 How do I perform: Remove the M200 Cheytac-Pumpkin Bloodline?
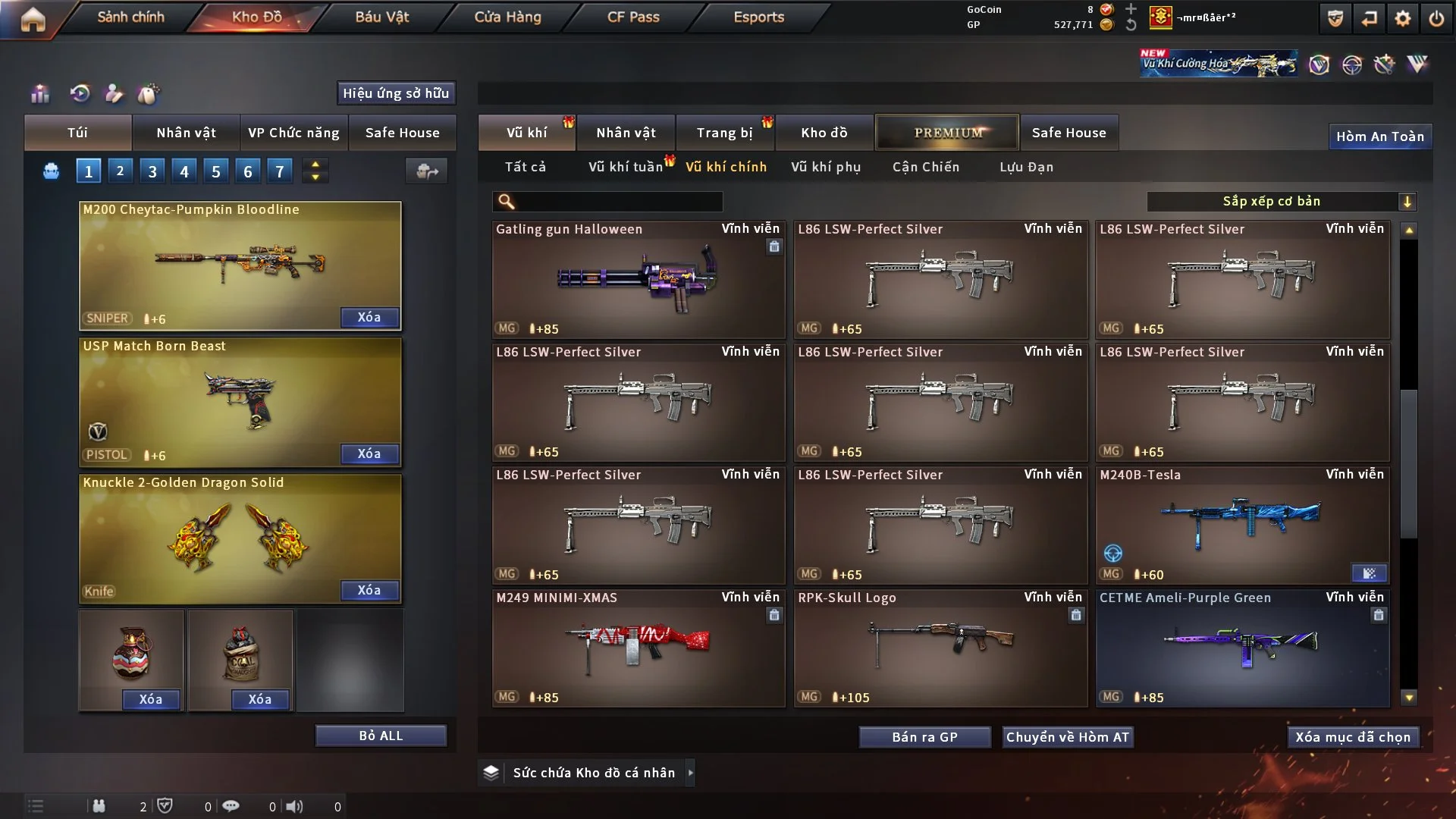pyautogui.click(x=369, y=317)
